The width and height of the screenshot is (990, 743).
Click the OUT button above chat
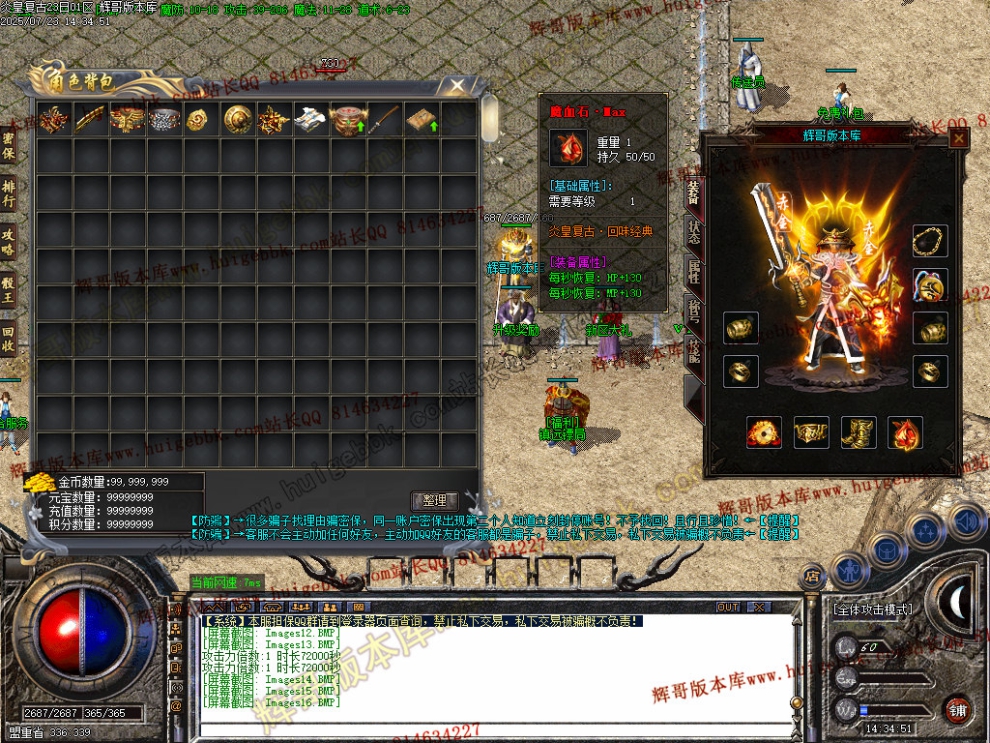point(728,606)
